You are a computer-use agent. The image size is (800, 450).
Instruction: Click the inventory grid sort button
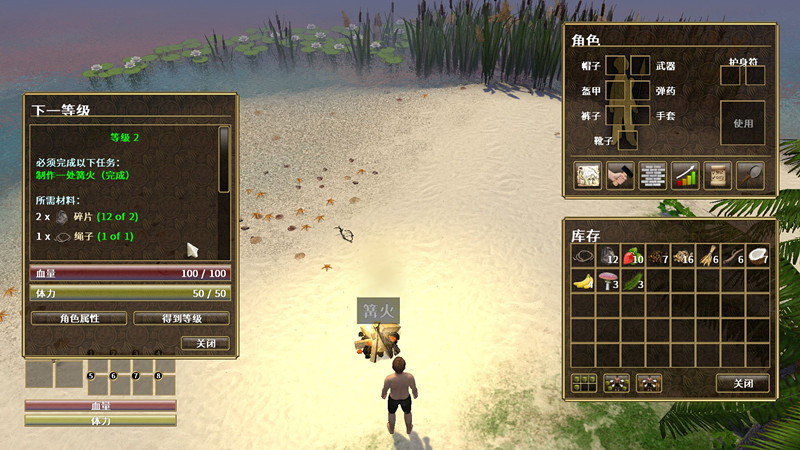tap(584, 382)
